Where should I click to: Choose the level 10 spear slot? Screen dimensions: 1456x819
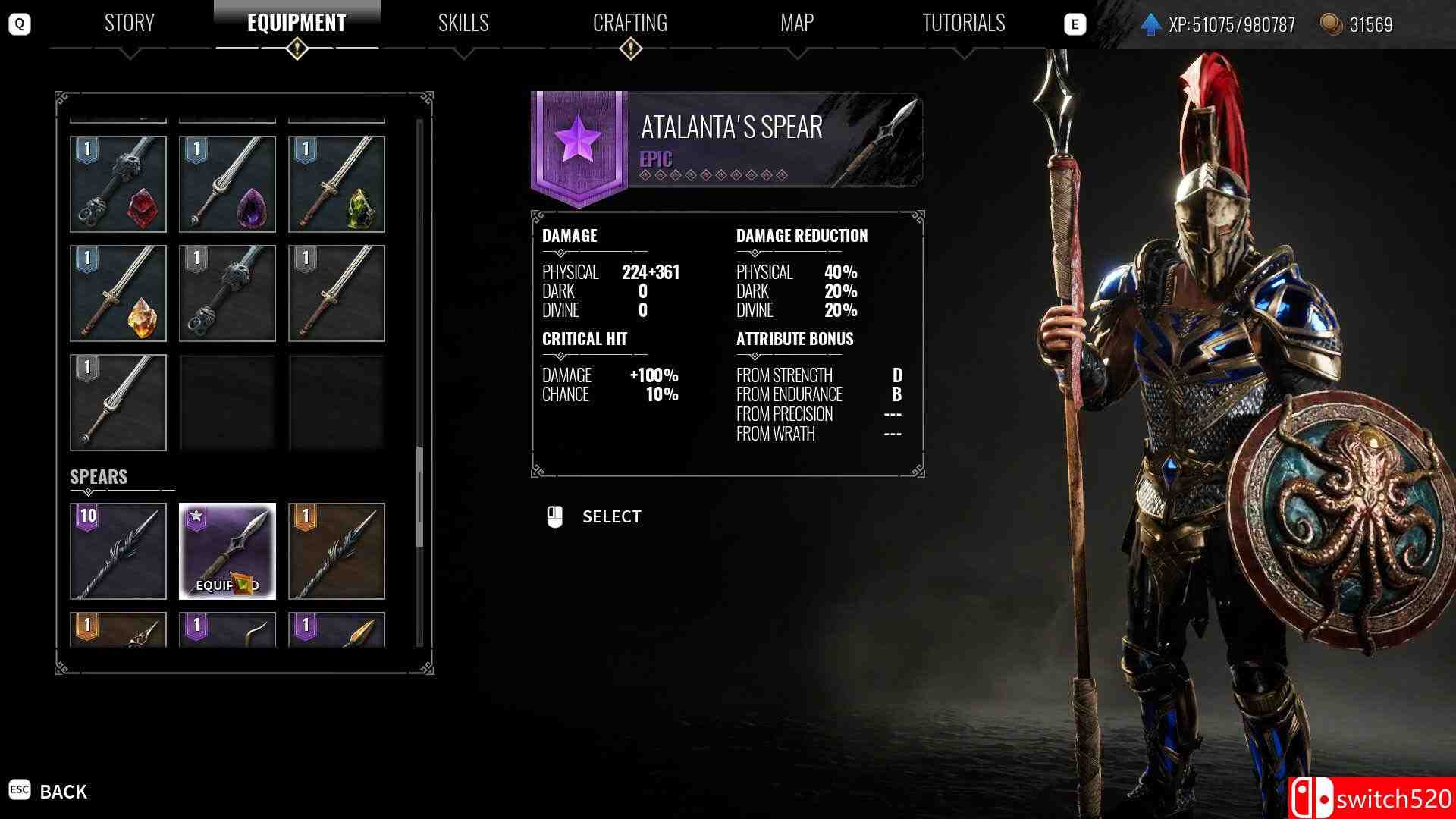(x=118, y=551)
